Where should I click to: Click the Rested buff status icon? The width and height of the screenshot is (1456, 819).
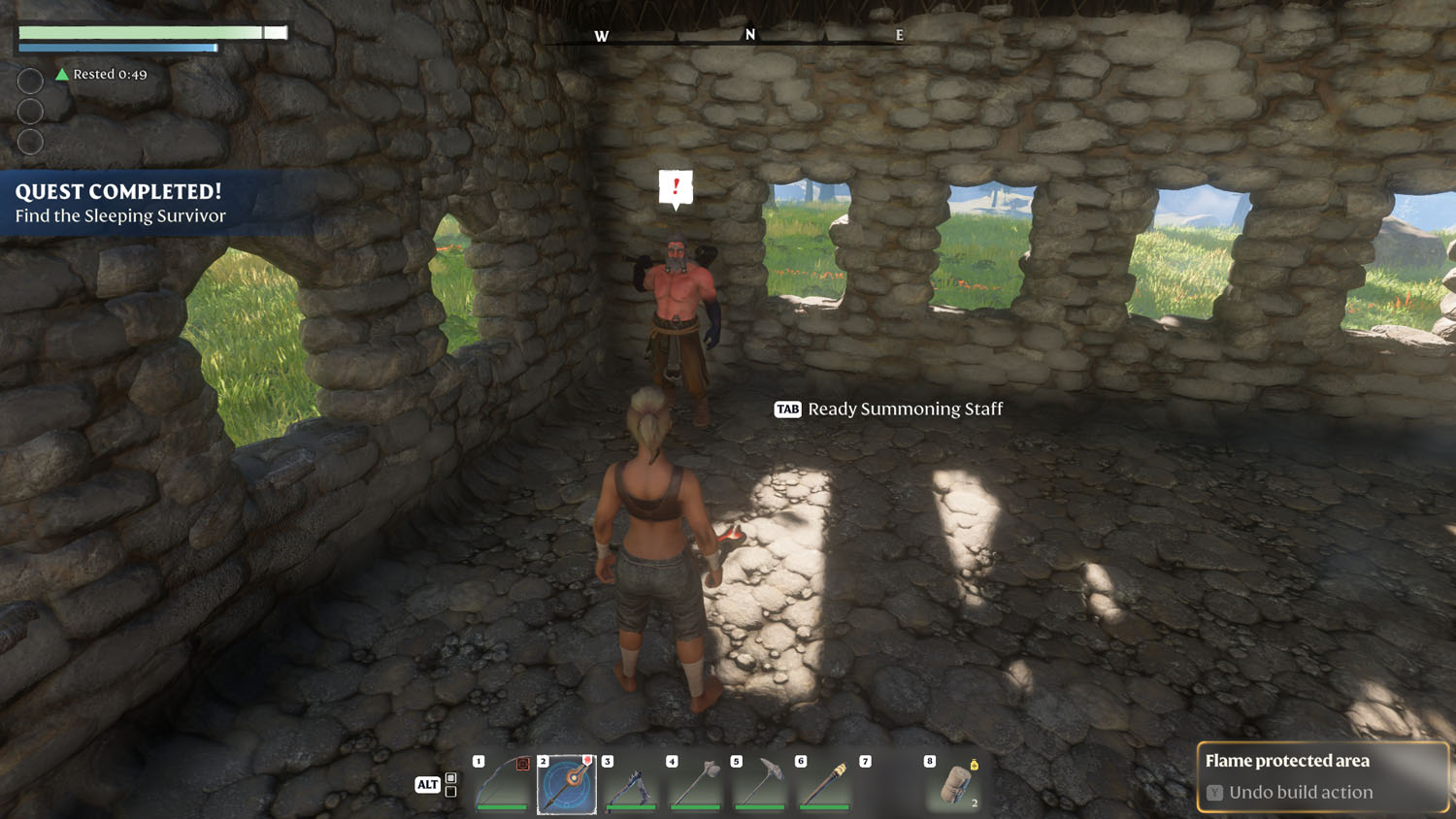coord(62,75)
